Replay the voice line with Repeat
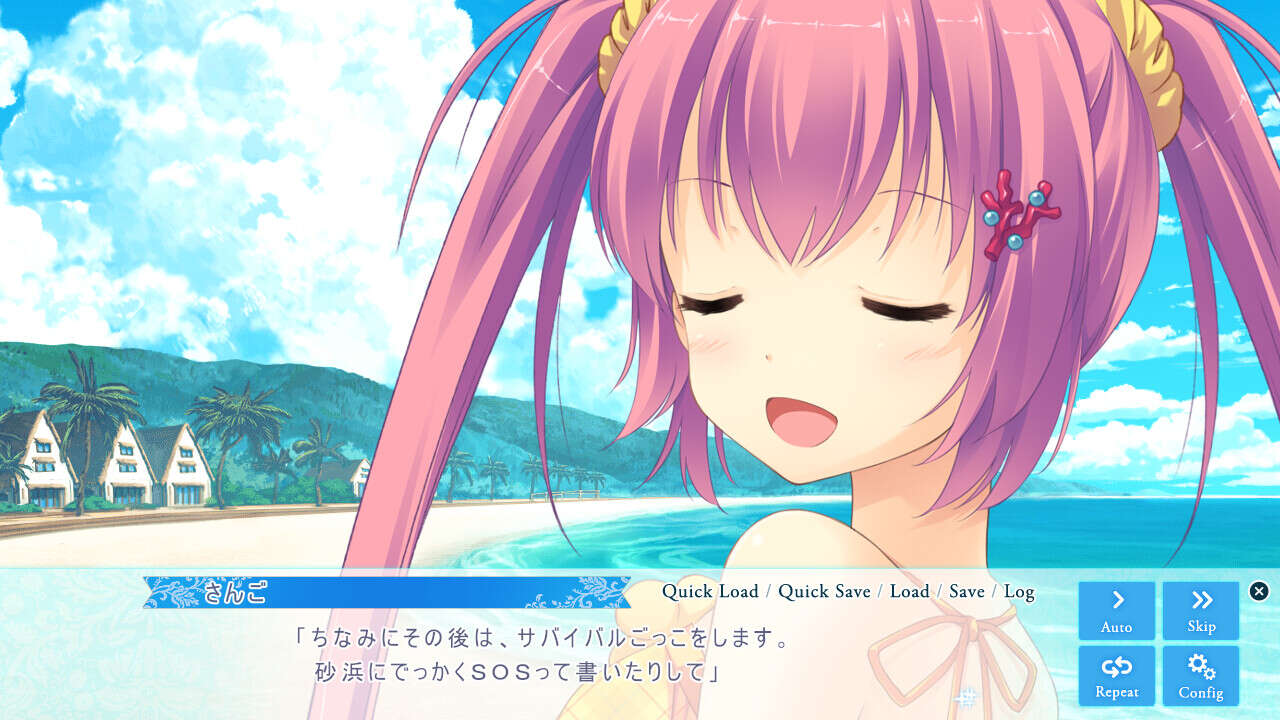Viewport: 1280px width, 720px height. (1116, 675)
